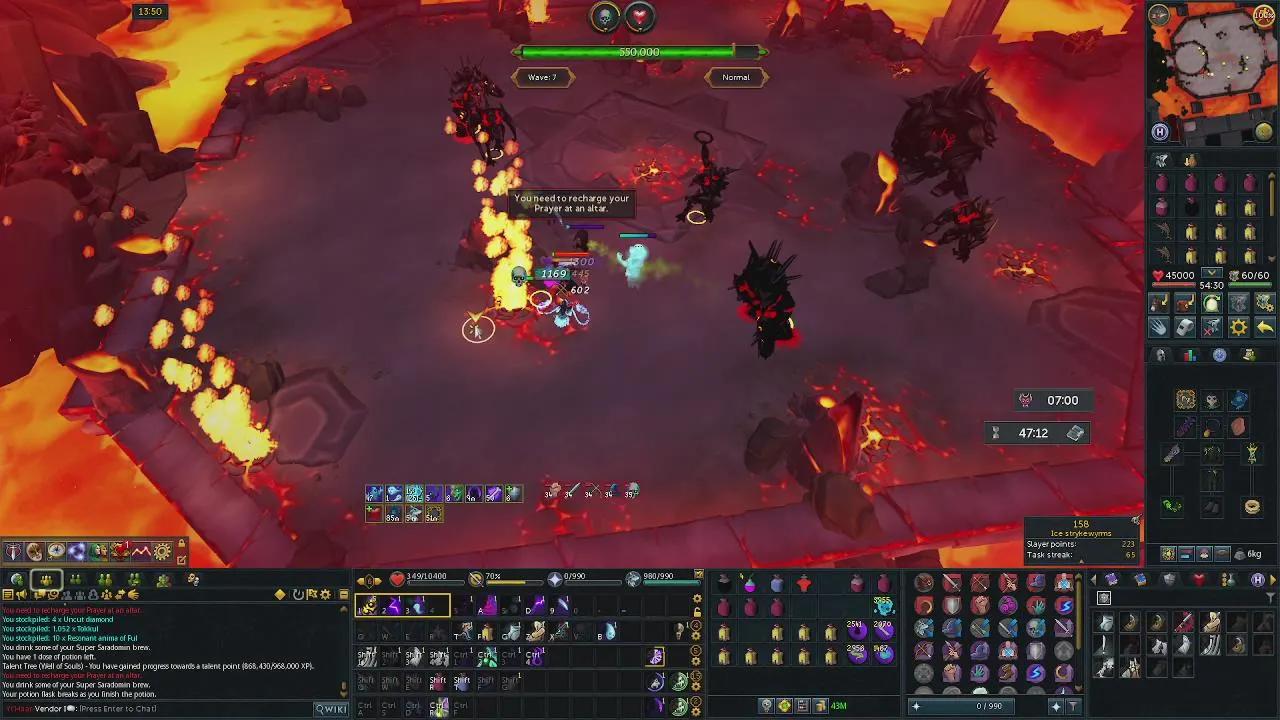
Task: Click the right arrow to switch action bars
Action: 379,580
